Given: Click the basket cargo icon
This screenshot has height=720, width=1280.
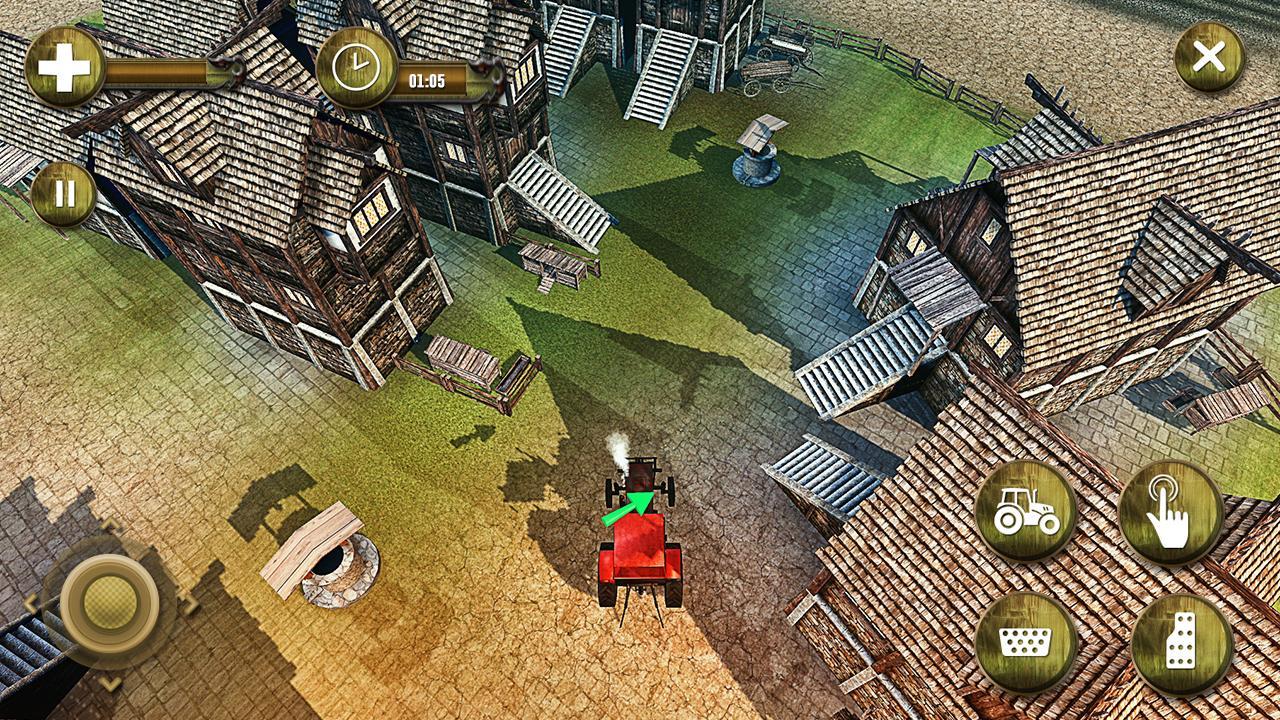Looking at the screenshot, I should coord(1025,638).
